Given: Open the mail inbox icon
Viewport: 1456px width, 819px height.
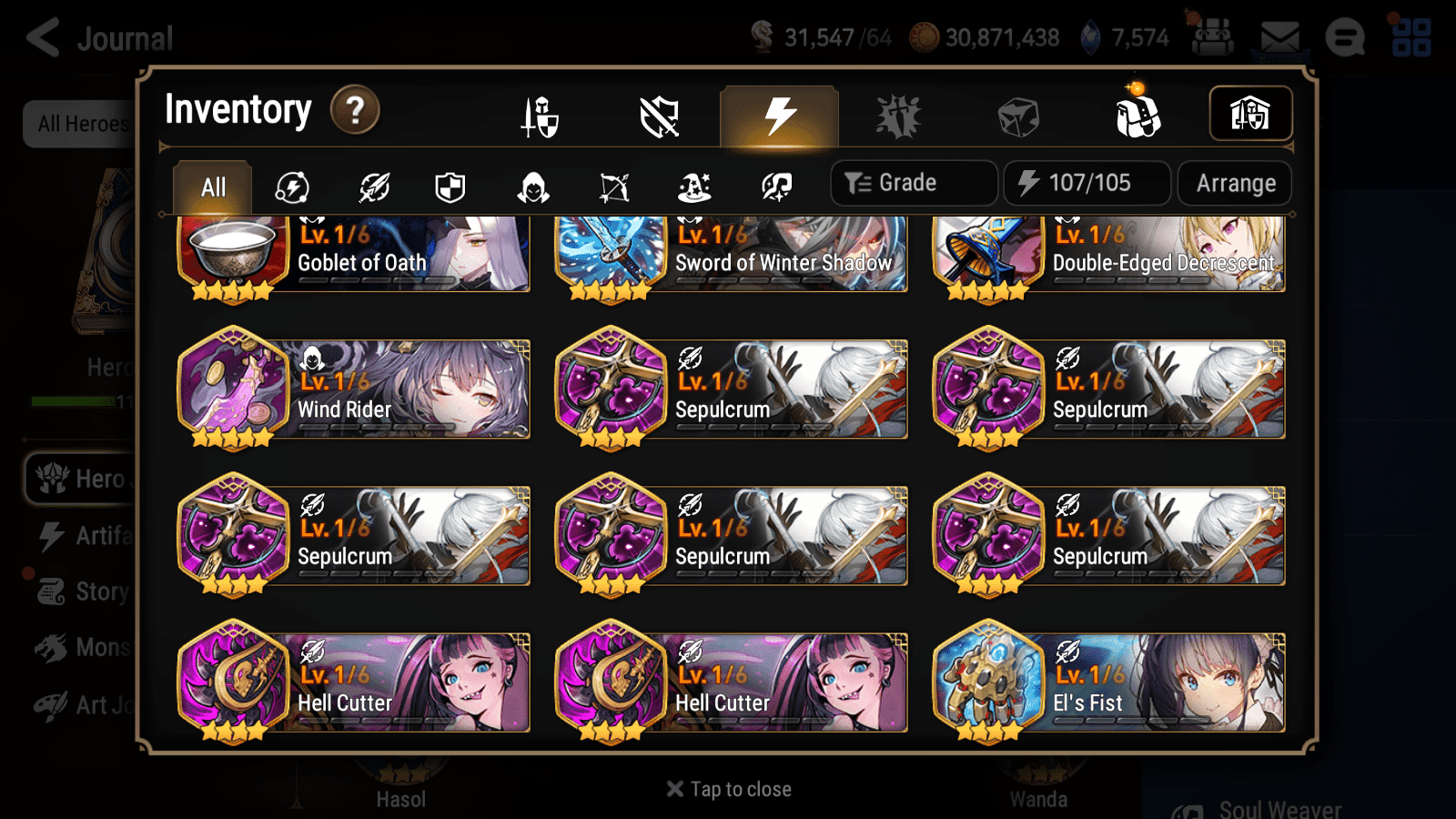Looking at the screenshot, I should coord(1279,36).
